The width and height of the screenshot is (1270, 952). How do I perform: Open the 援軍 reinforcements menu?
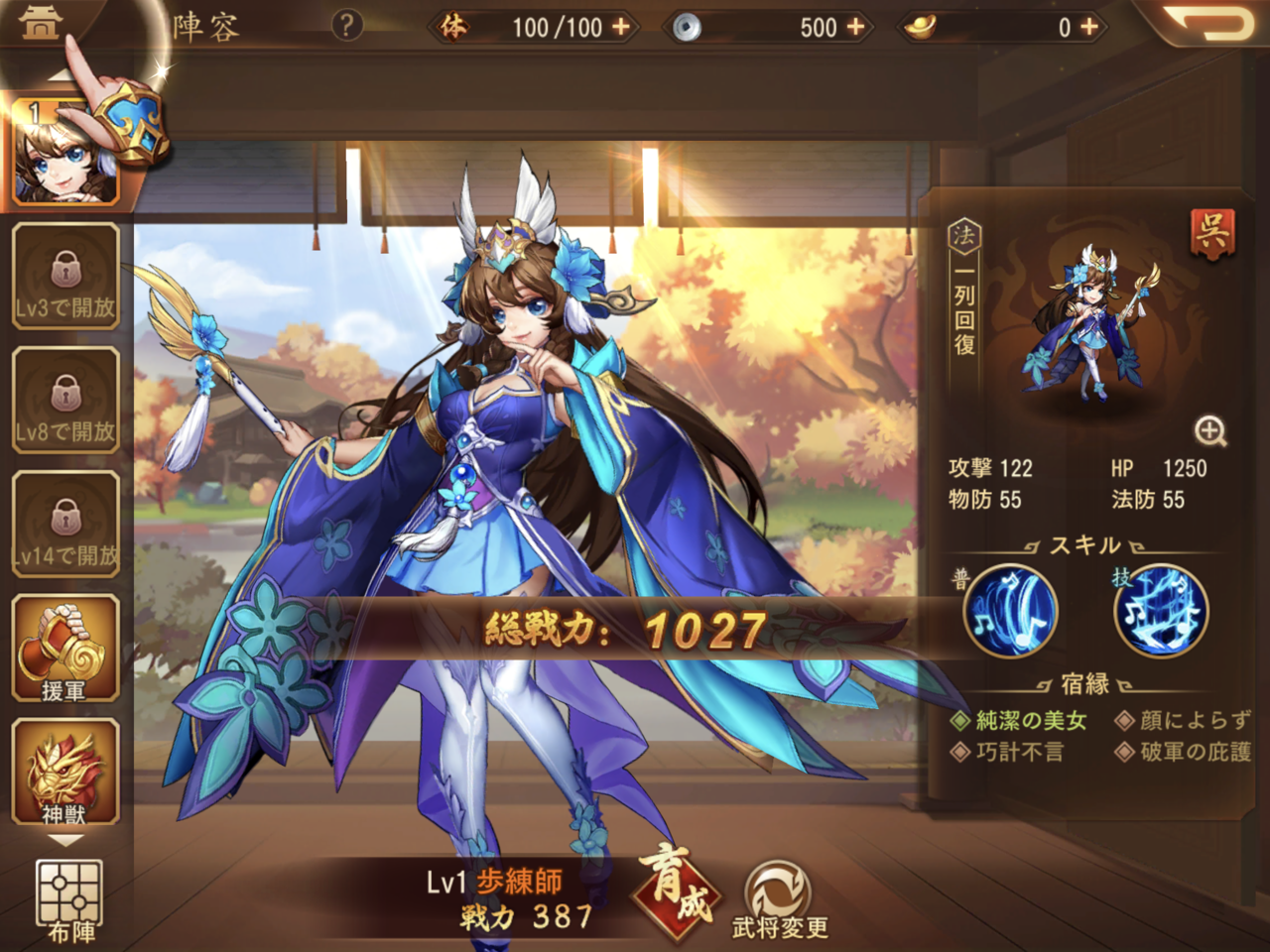(x=65, y=649)
